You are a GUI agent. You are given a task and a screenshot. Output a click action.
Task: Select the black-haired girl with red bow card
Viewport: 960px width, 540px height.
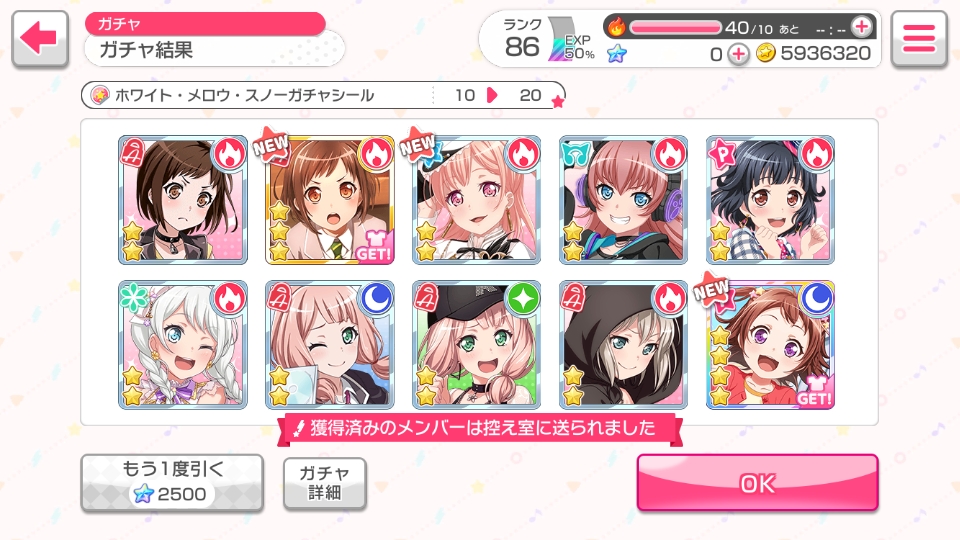(x=770, y=200)
